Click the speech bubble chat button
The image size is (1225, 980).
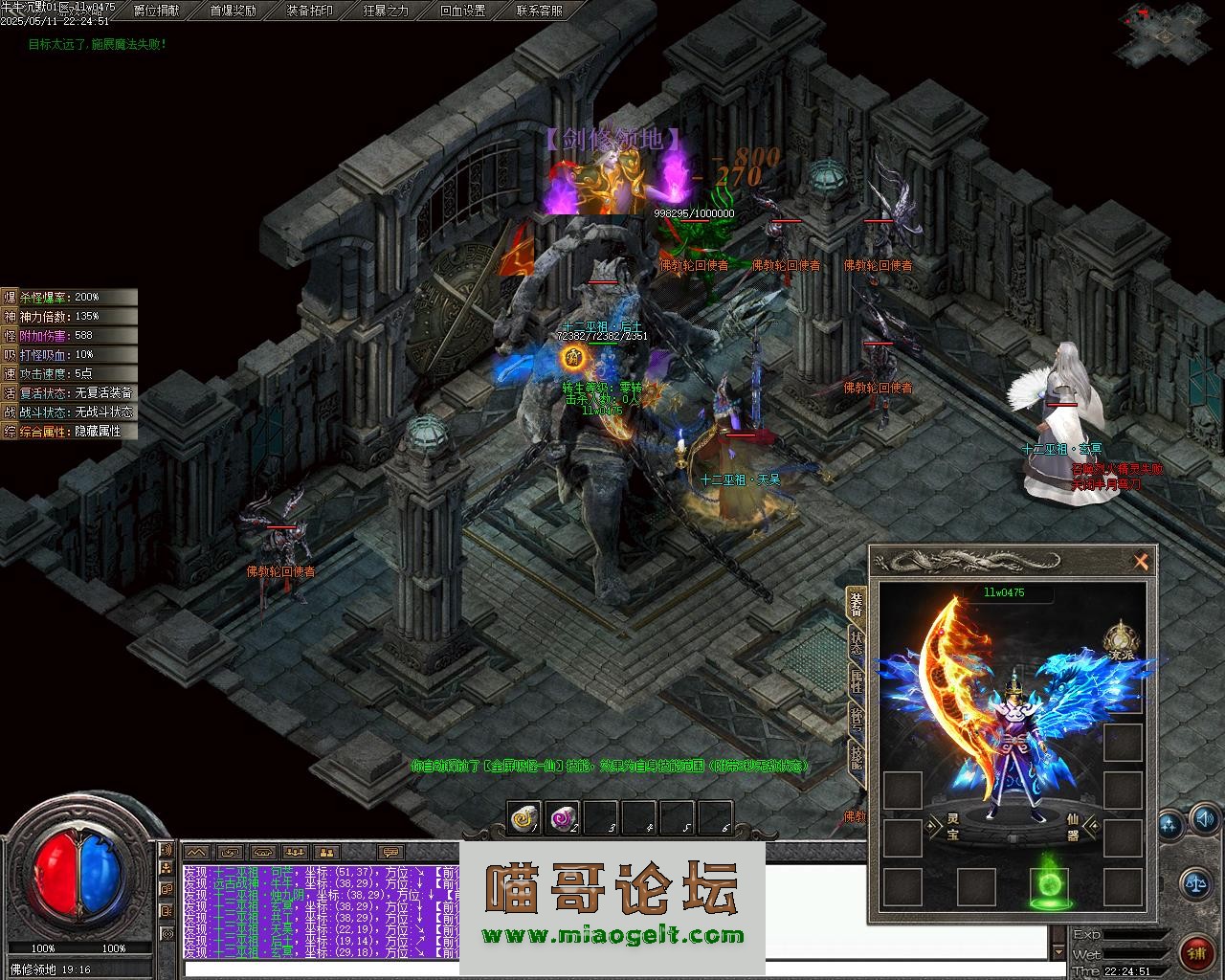(x=390, y=852)
